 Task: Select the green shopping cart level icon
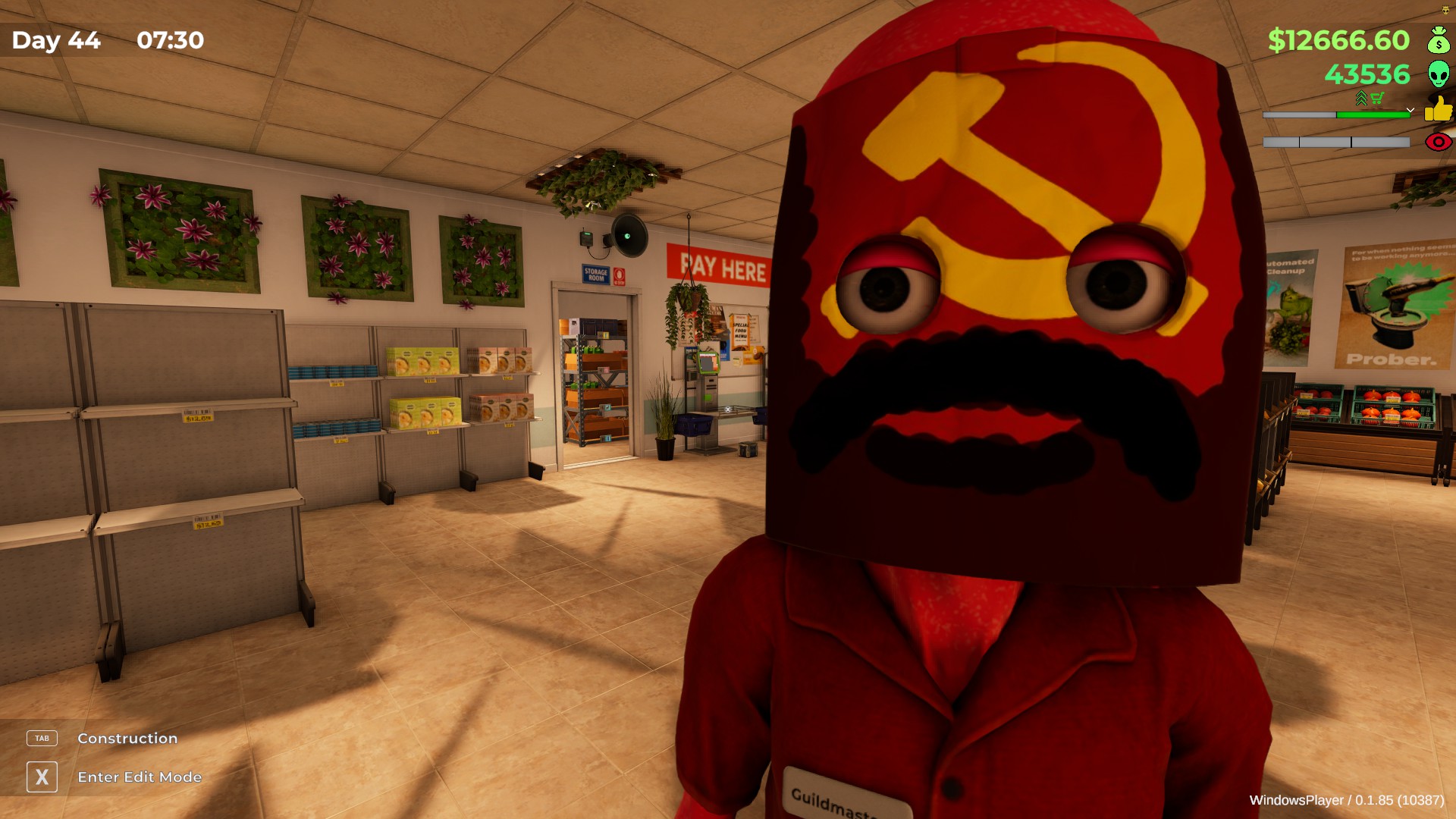pos(1377,96)
